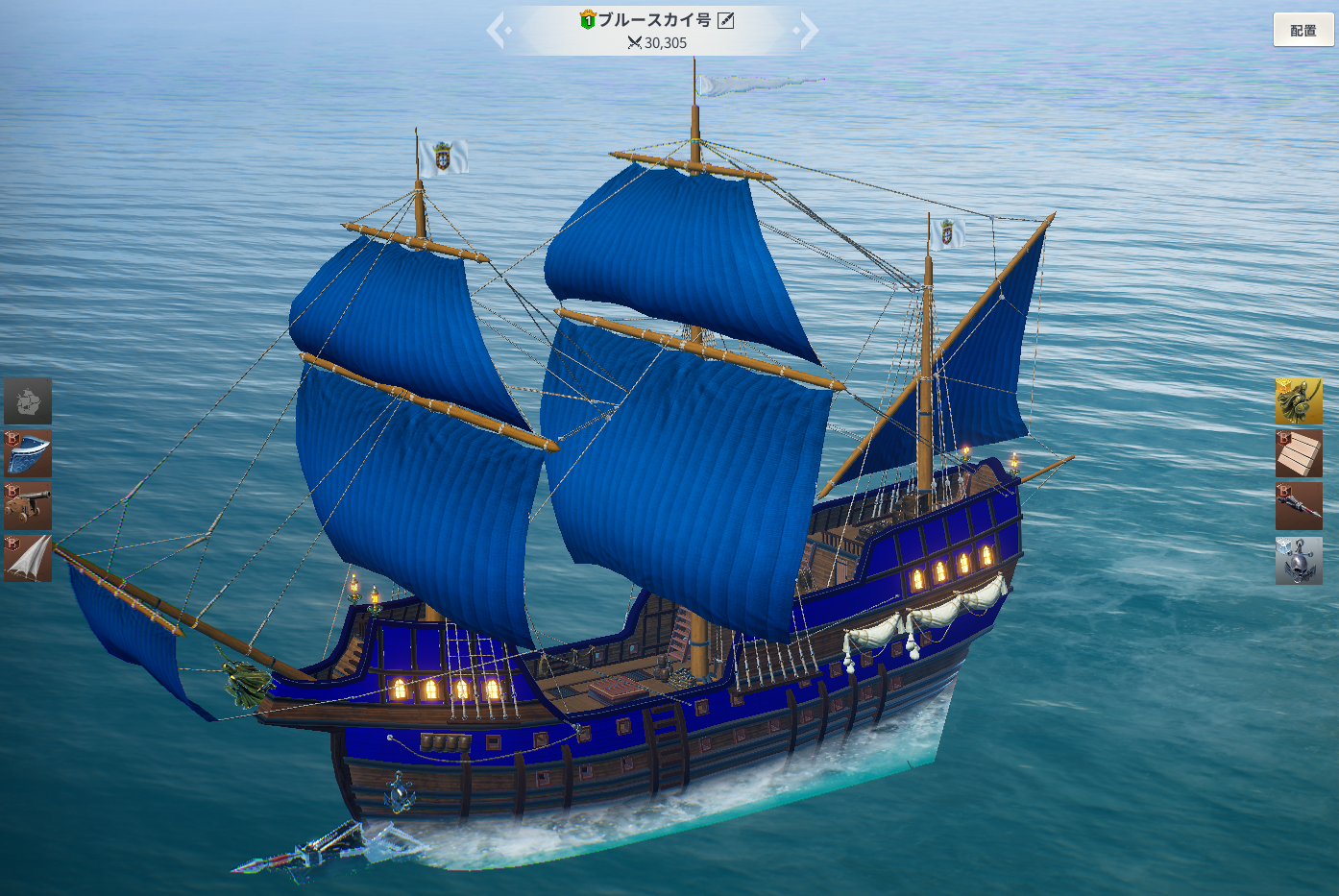Open the gray ship silhouette slot
The height and width of the screenshot is (896, 1339).
pyautogui.click(x=28, y=400)
